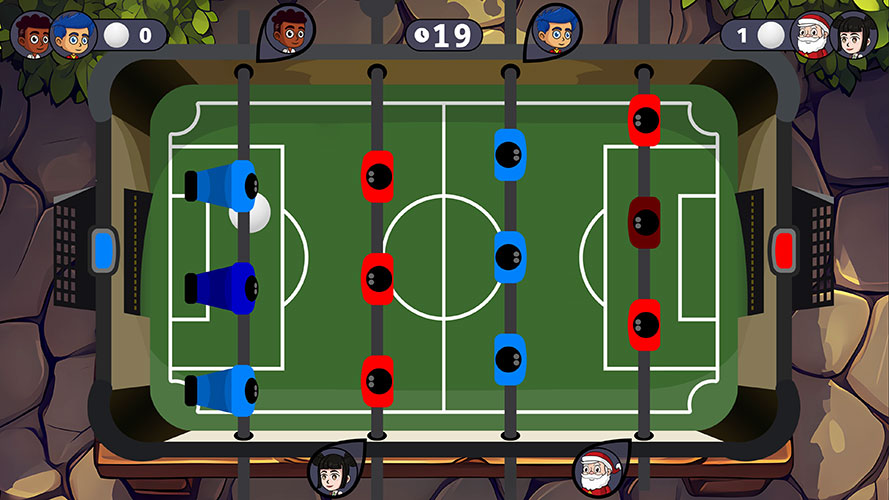Screen dimensions: 889x500
Task: Click the Santa avatar on the right scoreboard
Action: click(811, 35)
